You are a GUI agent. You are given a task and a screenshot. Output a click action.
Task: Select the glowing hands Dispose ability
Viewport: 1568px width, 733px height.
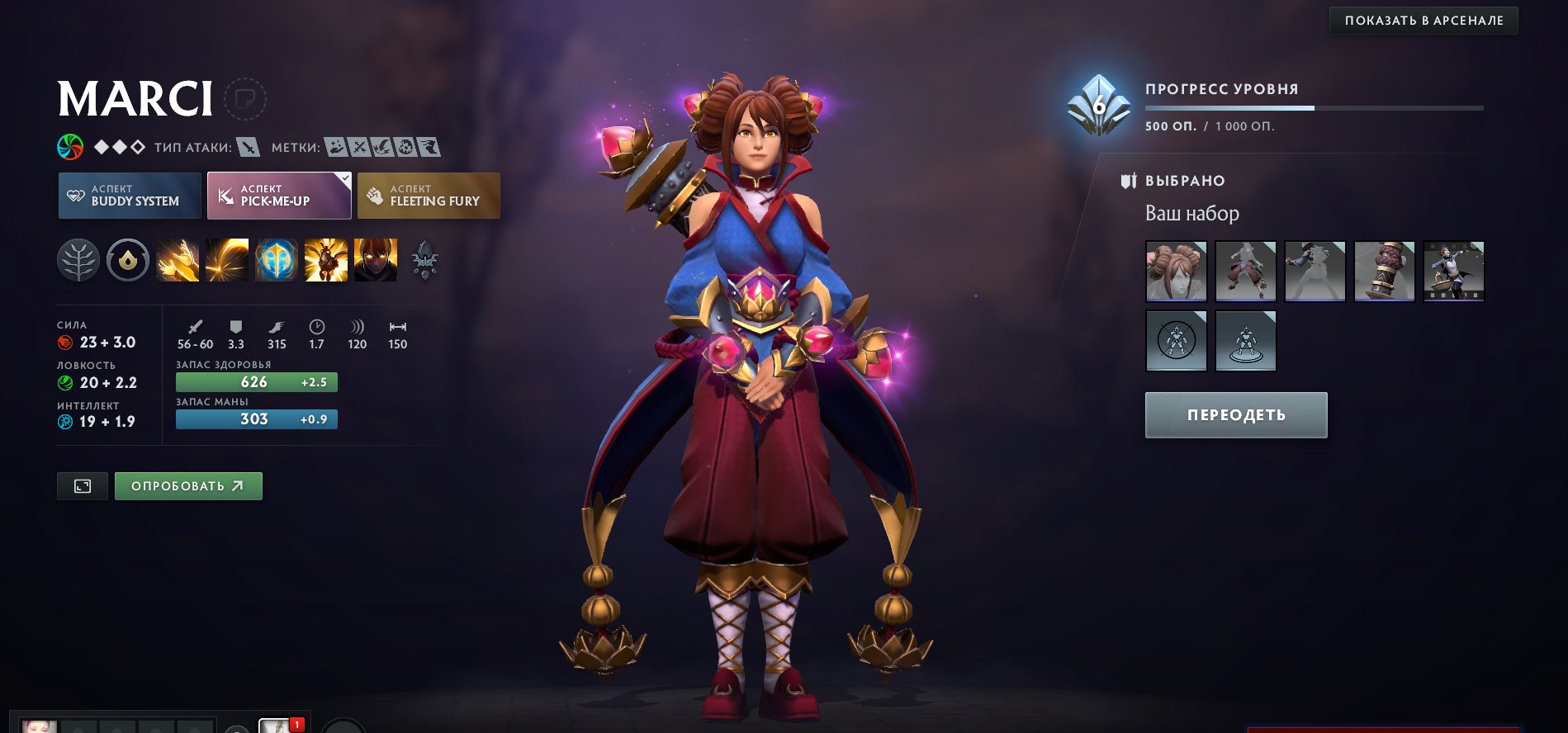(x=178, y=261)
